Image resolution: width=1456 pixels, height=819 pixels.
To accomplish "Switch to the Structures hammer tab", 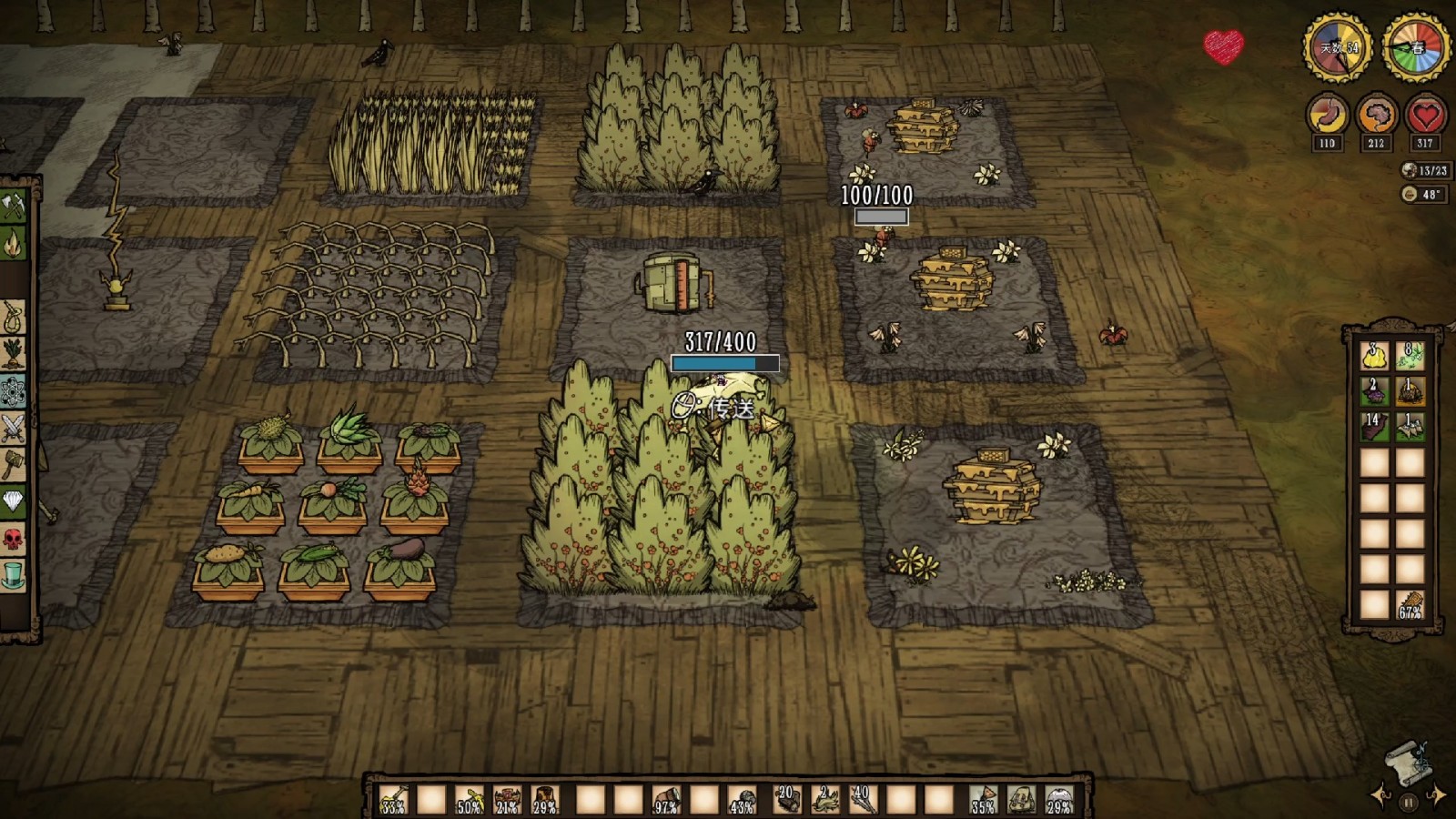I will pyautogui.click(x=13, y=465).
